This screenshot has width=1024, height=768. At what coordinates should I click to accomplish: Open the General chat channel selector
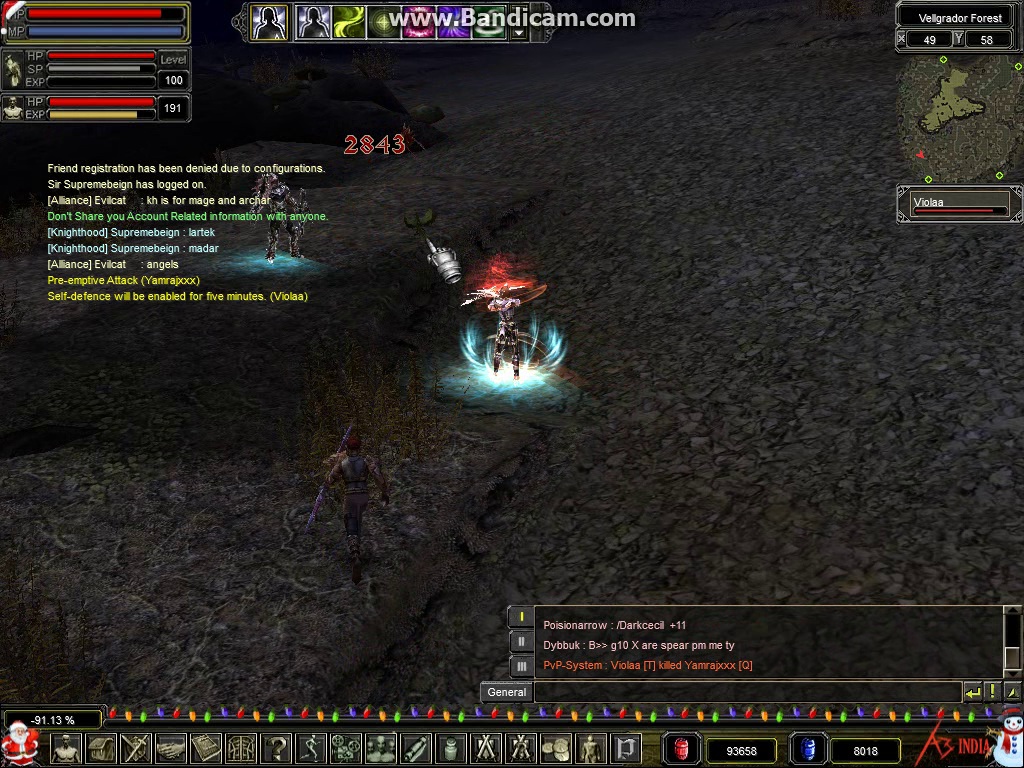pyautogui.click(x=507, y=692)
